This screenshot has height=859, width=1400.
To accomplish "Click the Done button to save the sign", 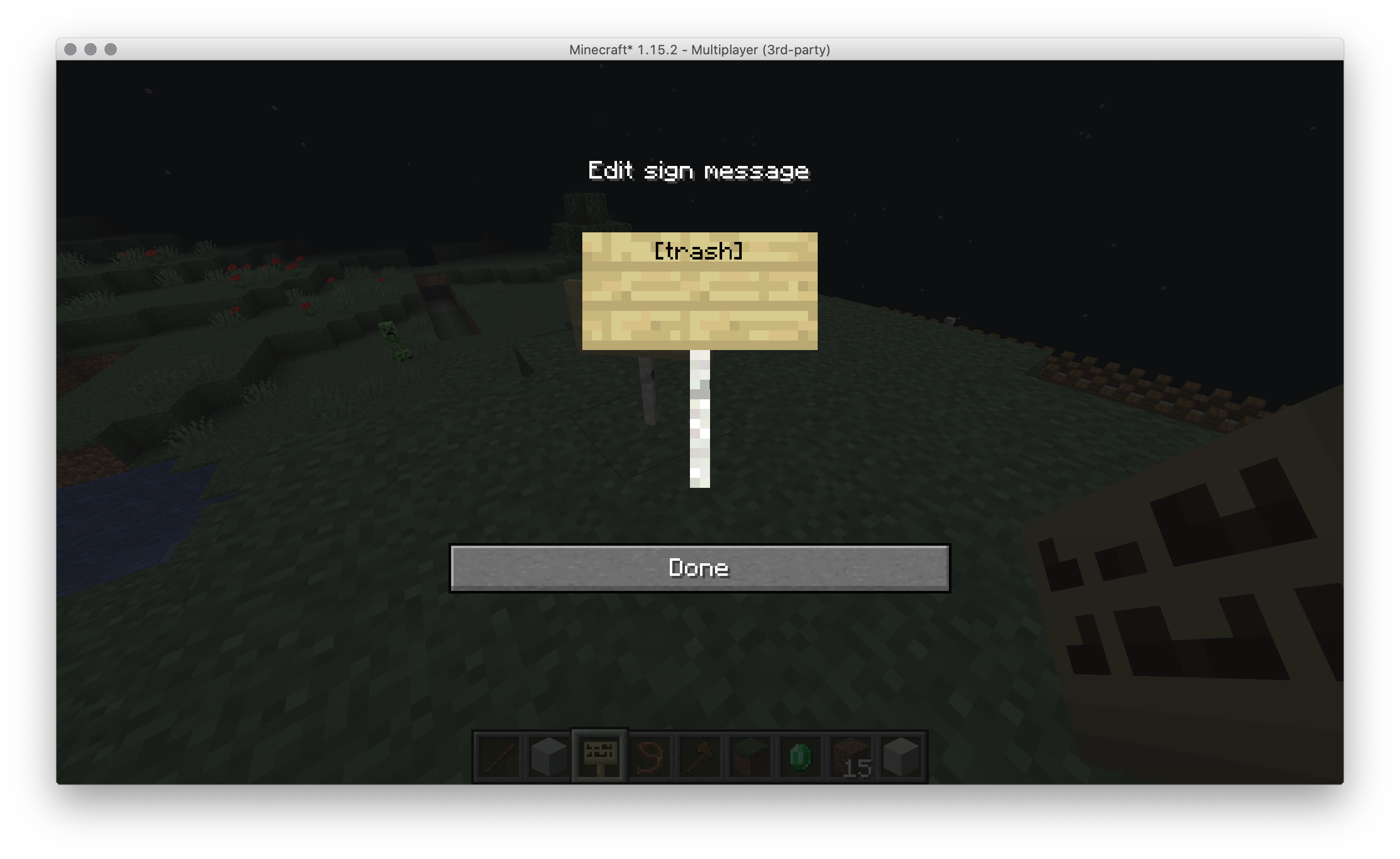I will (699, 567).
